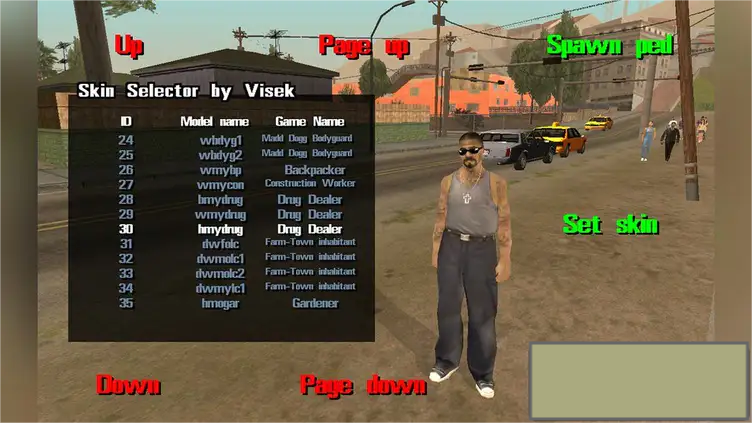Select the wmybp Backpacker skin row
Image resolution: width=752 pixels, height=423 pixels.
coord(221,170)
